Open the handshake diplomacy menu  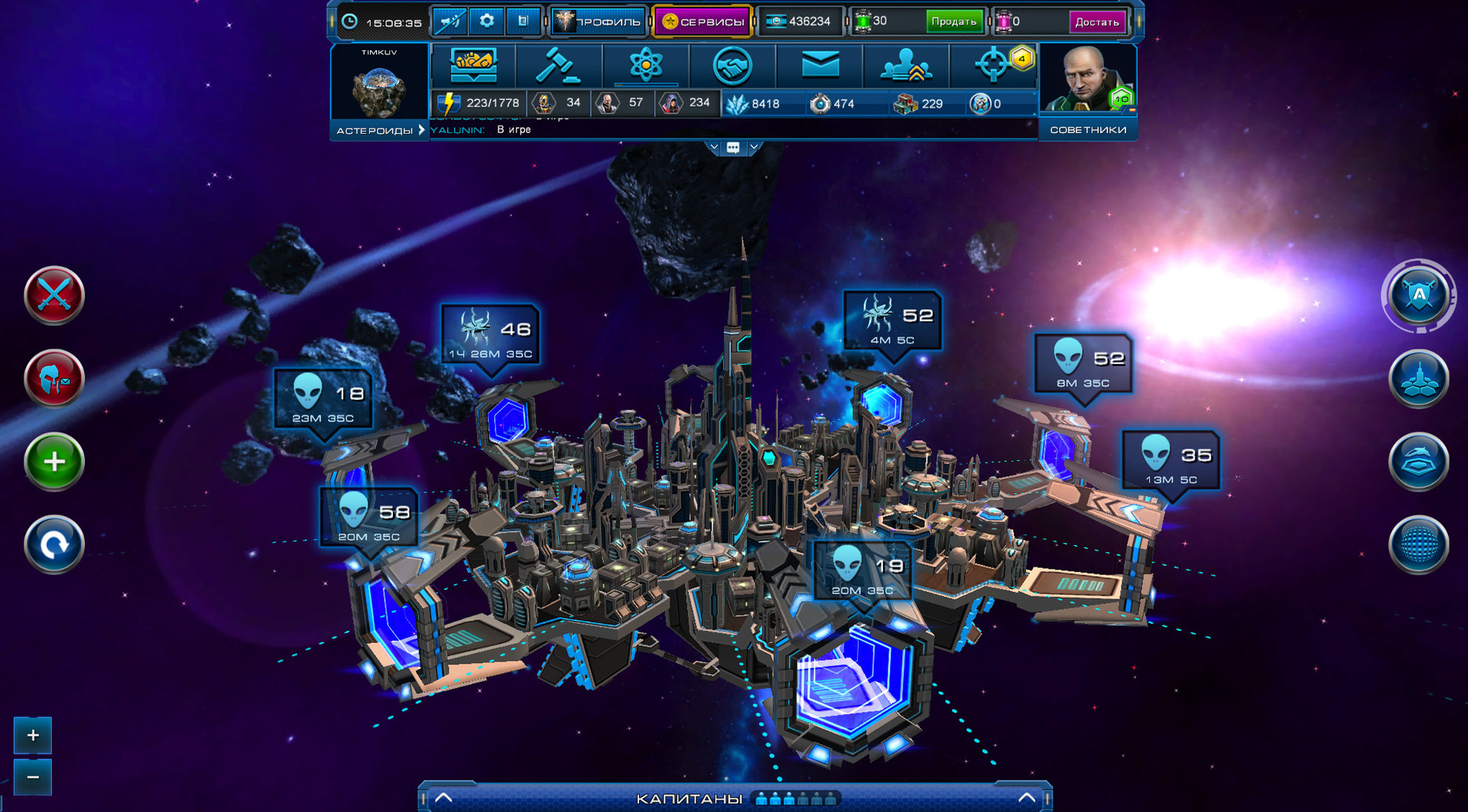(732, 66)
